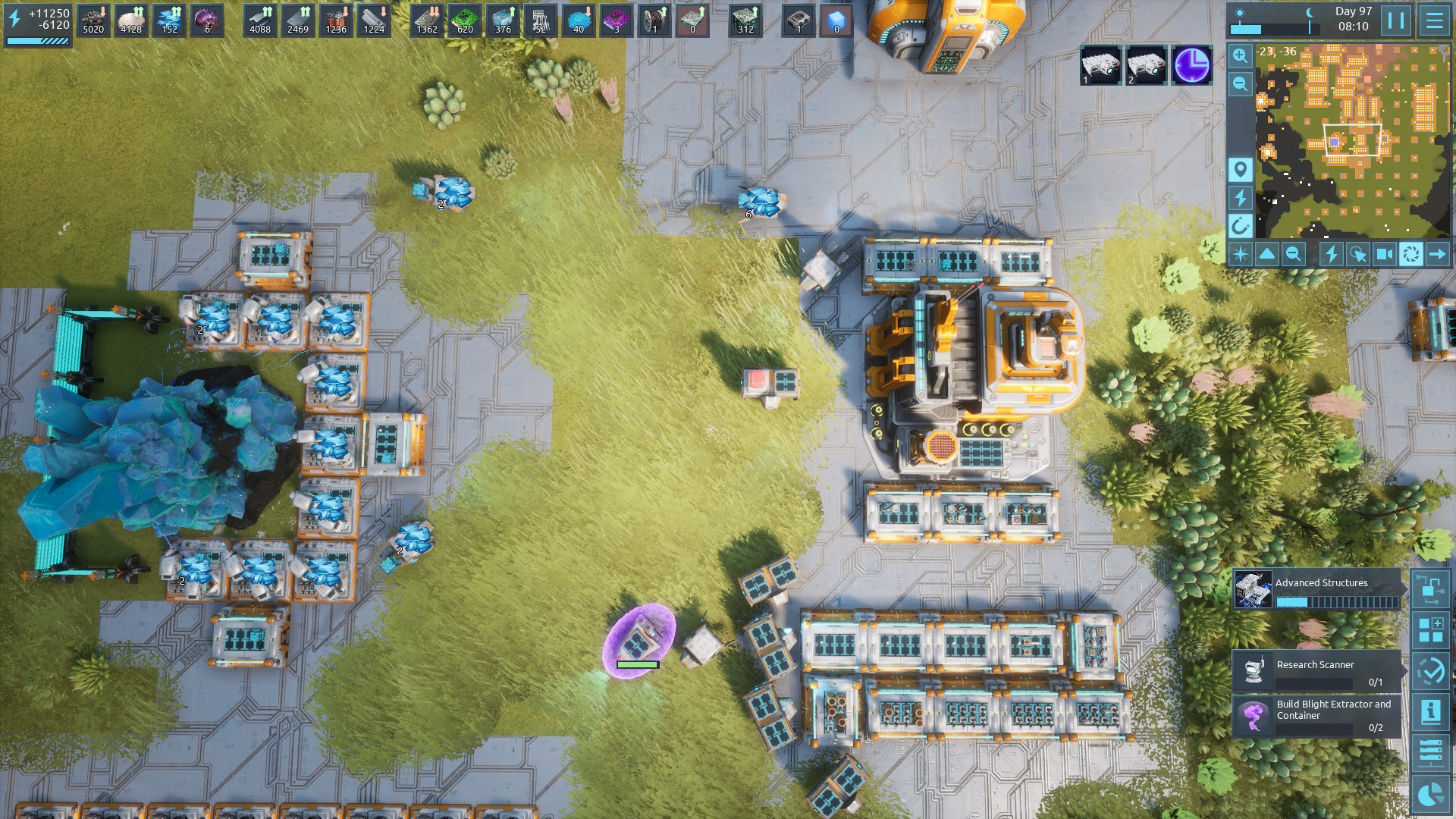Open the main hamburger menu
1456x819 pixels.
tap(1434, 20)
